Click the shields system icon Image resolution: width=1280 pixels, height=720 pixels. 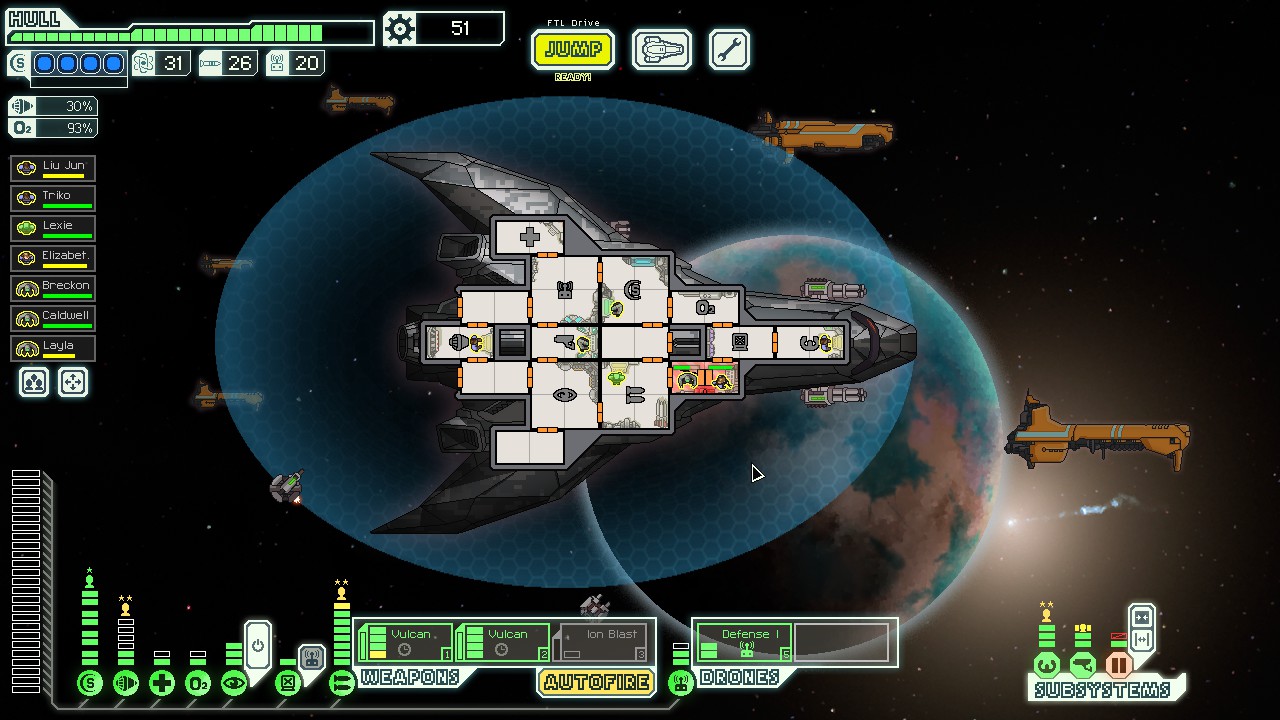tap(90, 684)
